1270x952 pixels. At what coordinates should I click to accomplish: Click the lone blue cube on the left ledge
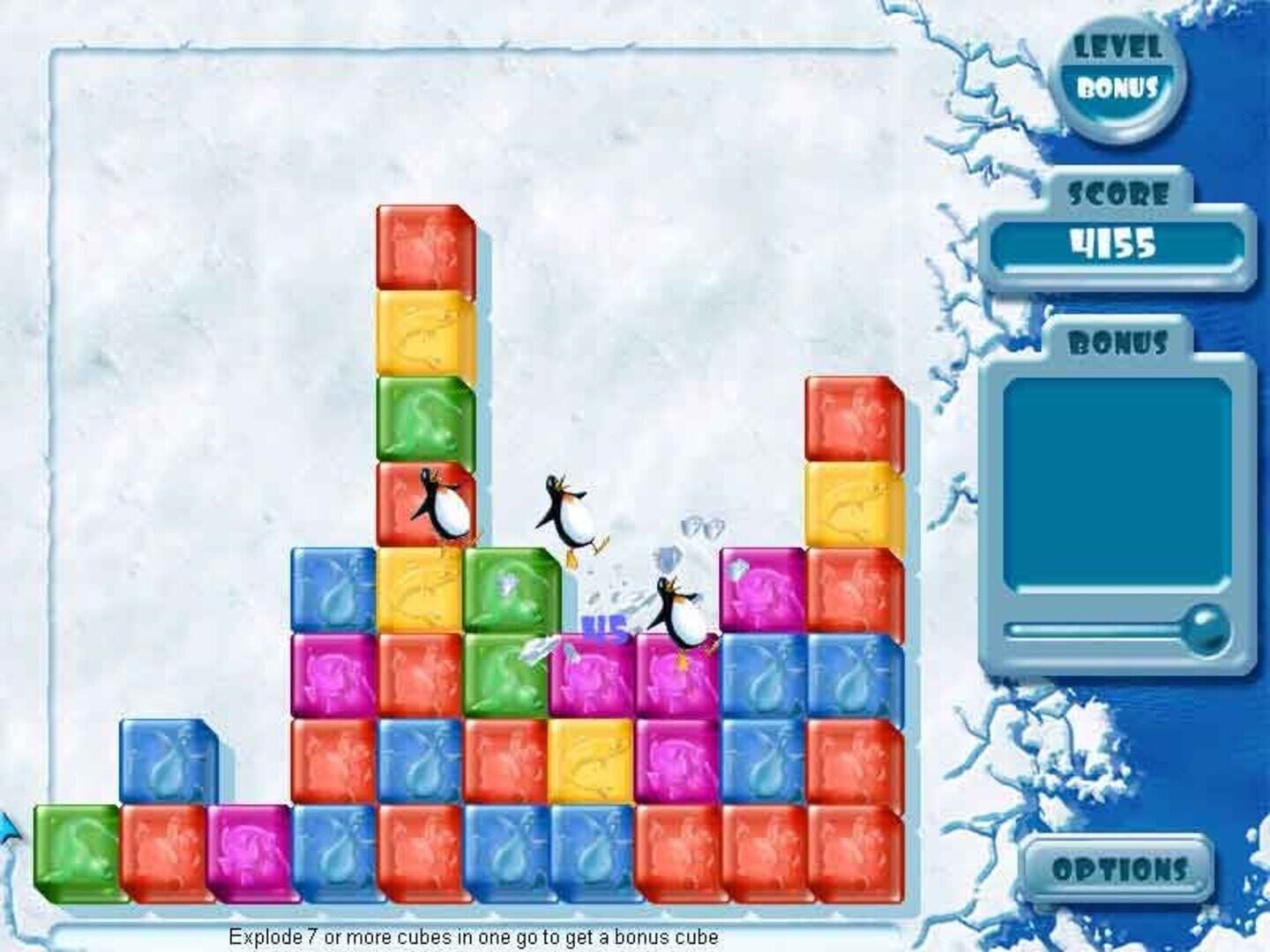(x=169, y=760)
